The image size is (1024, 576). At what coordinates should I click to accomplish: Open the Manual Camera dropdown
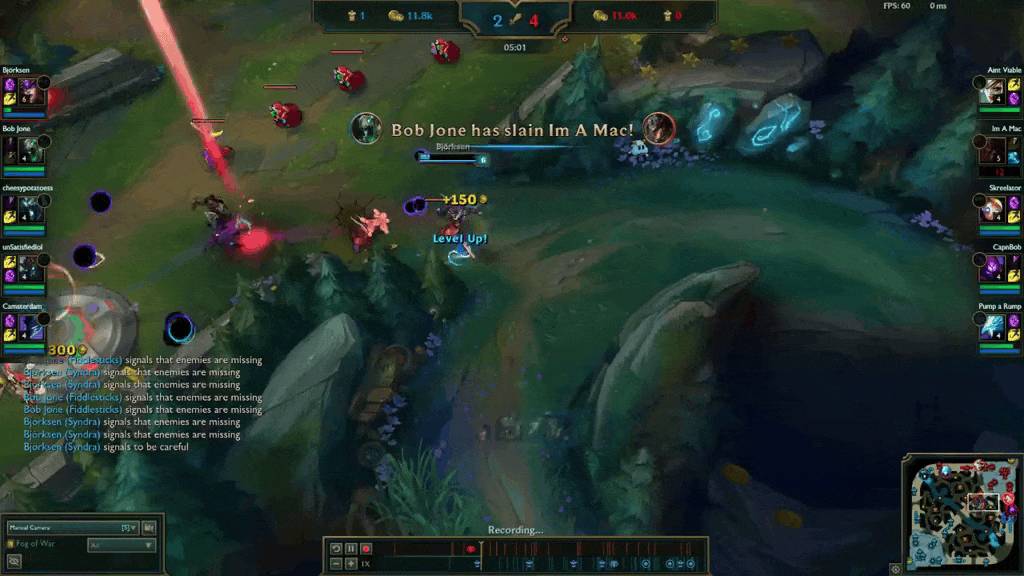point(69,527)
